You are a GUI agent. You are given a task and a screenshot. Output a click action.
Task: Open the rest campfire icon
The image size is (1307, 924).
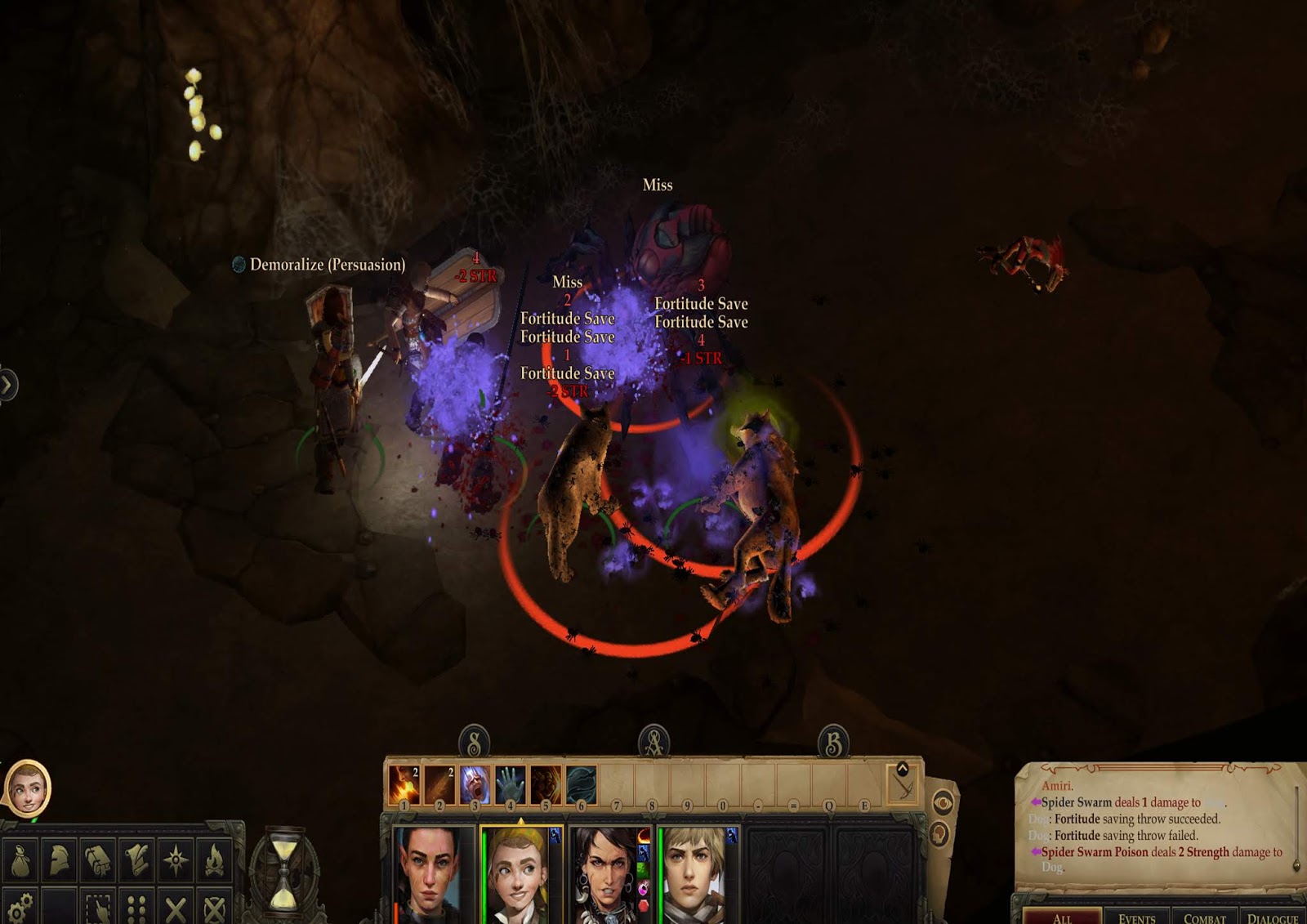click(213, 858)
